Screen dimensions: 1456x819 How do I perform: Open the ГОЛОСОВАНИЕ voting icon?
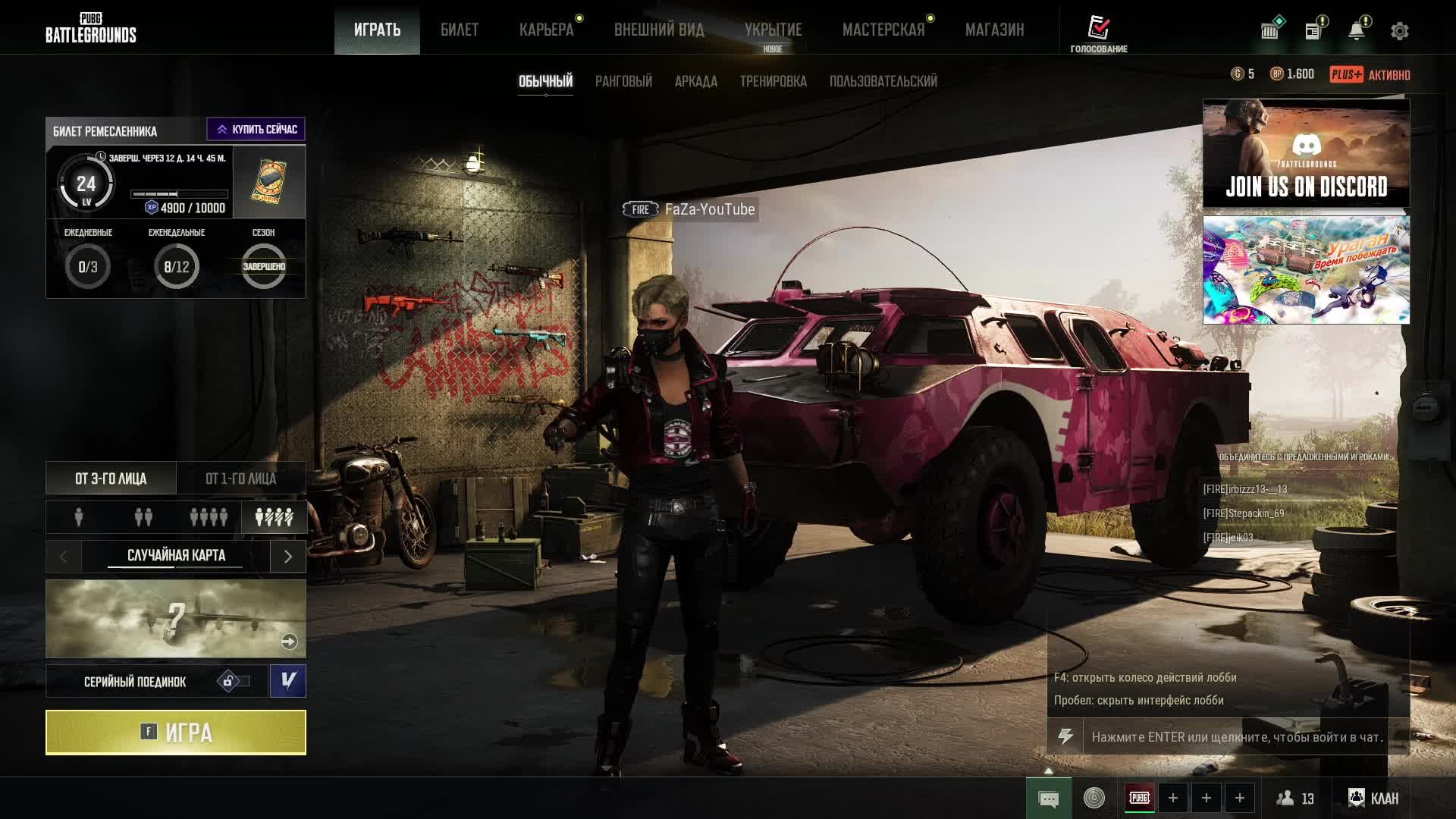click(1099, 33)
